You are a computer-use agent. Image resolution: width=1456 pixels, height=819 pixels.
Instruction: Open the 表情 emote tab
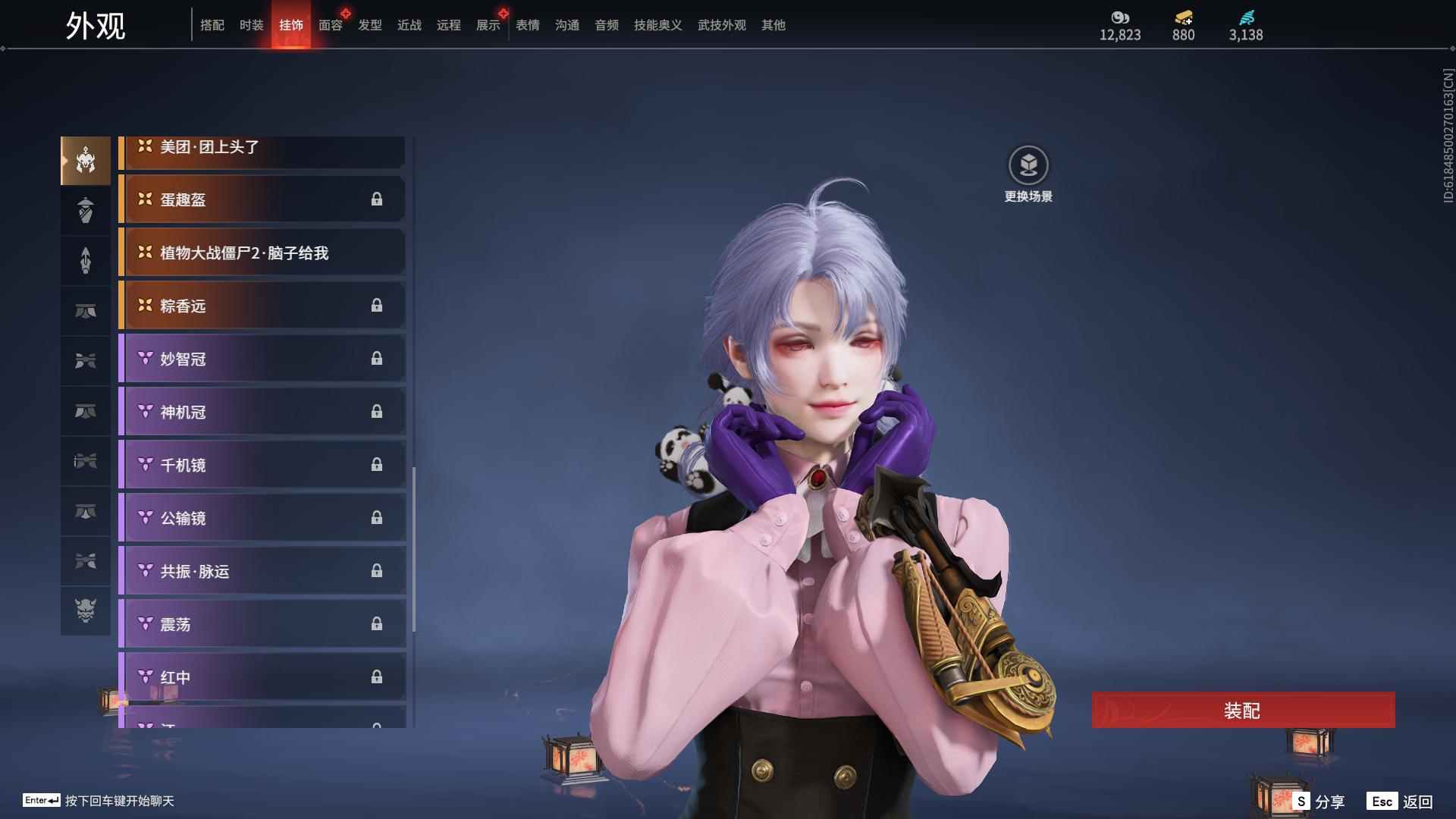click(x=528, y=25)
